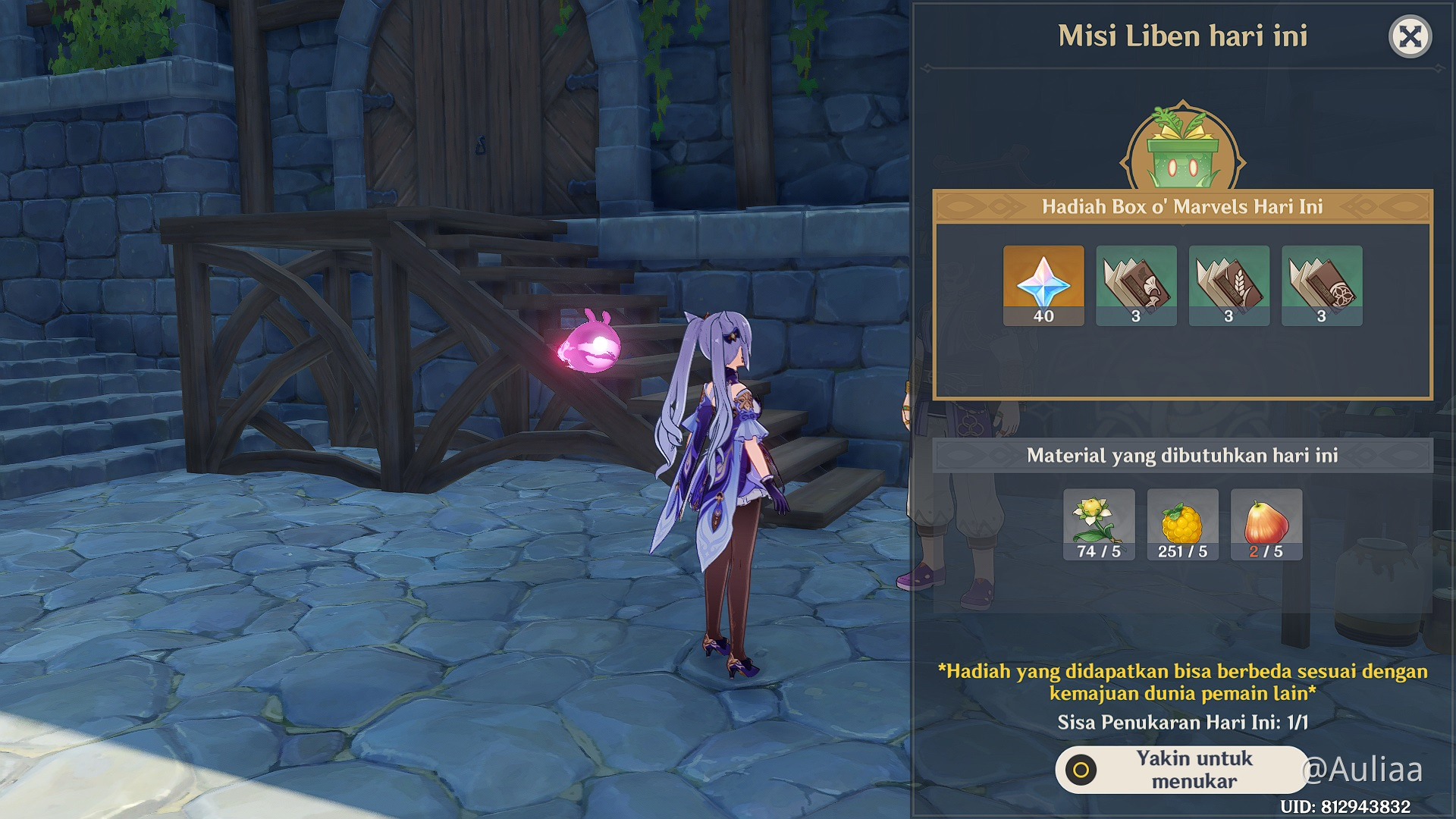View the yellow berry material showing 251/5

(1182, 524)
